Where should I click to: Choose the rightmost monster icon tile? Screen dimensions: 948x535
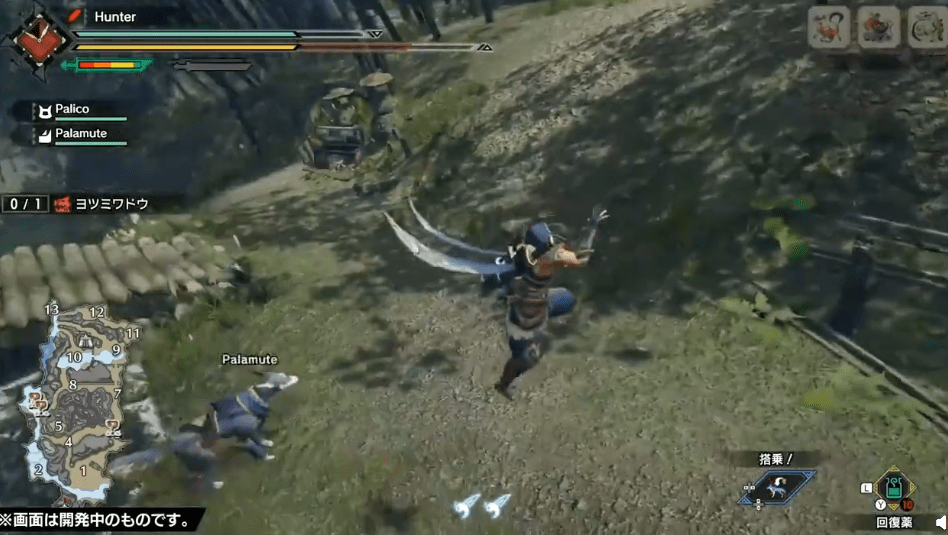coord(928,27)
